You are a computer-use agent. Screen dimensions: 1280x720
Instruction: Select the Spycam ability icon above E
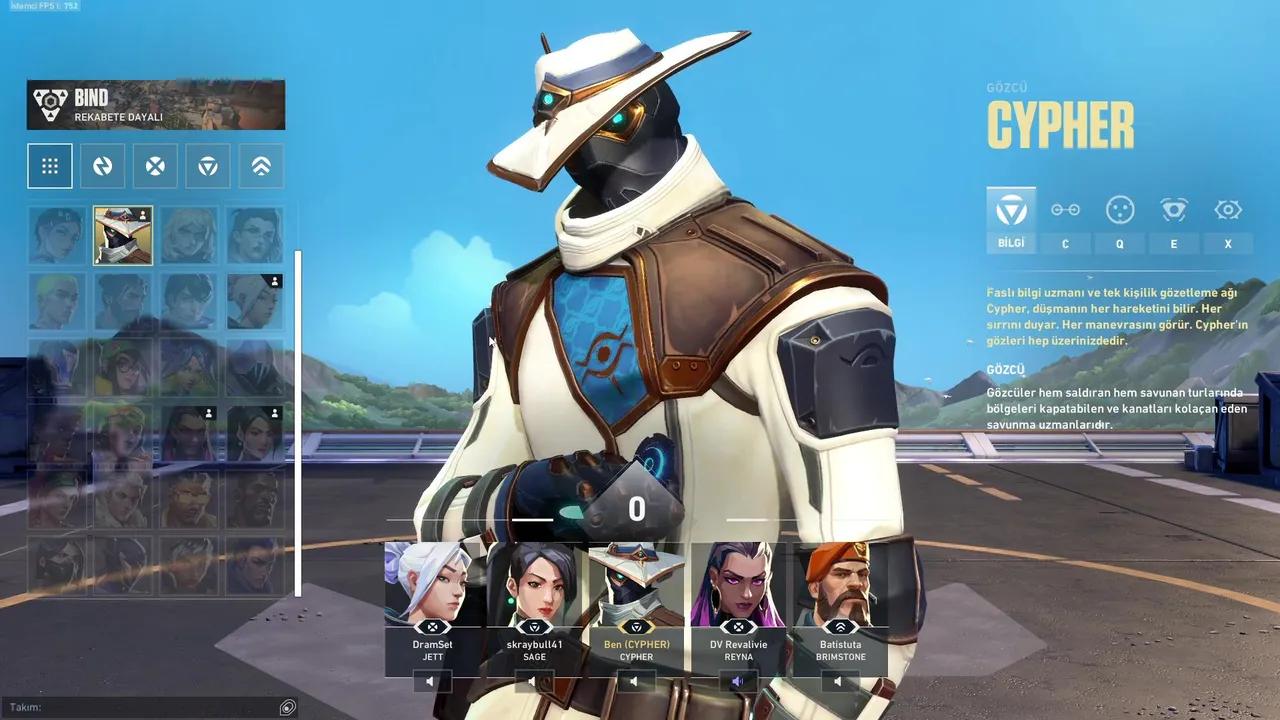(1173, 210)
